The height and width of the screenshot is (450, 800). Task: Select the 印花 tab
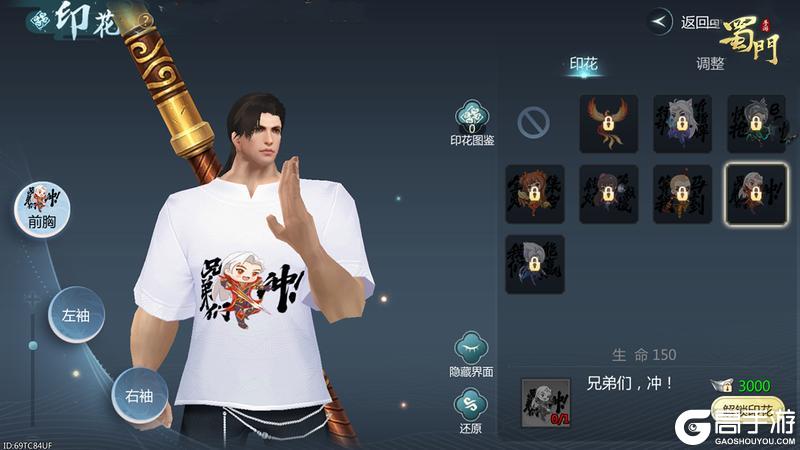coord(583,65)
